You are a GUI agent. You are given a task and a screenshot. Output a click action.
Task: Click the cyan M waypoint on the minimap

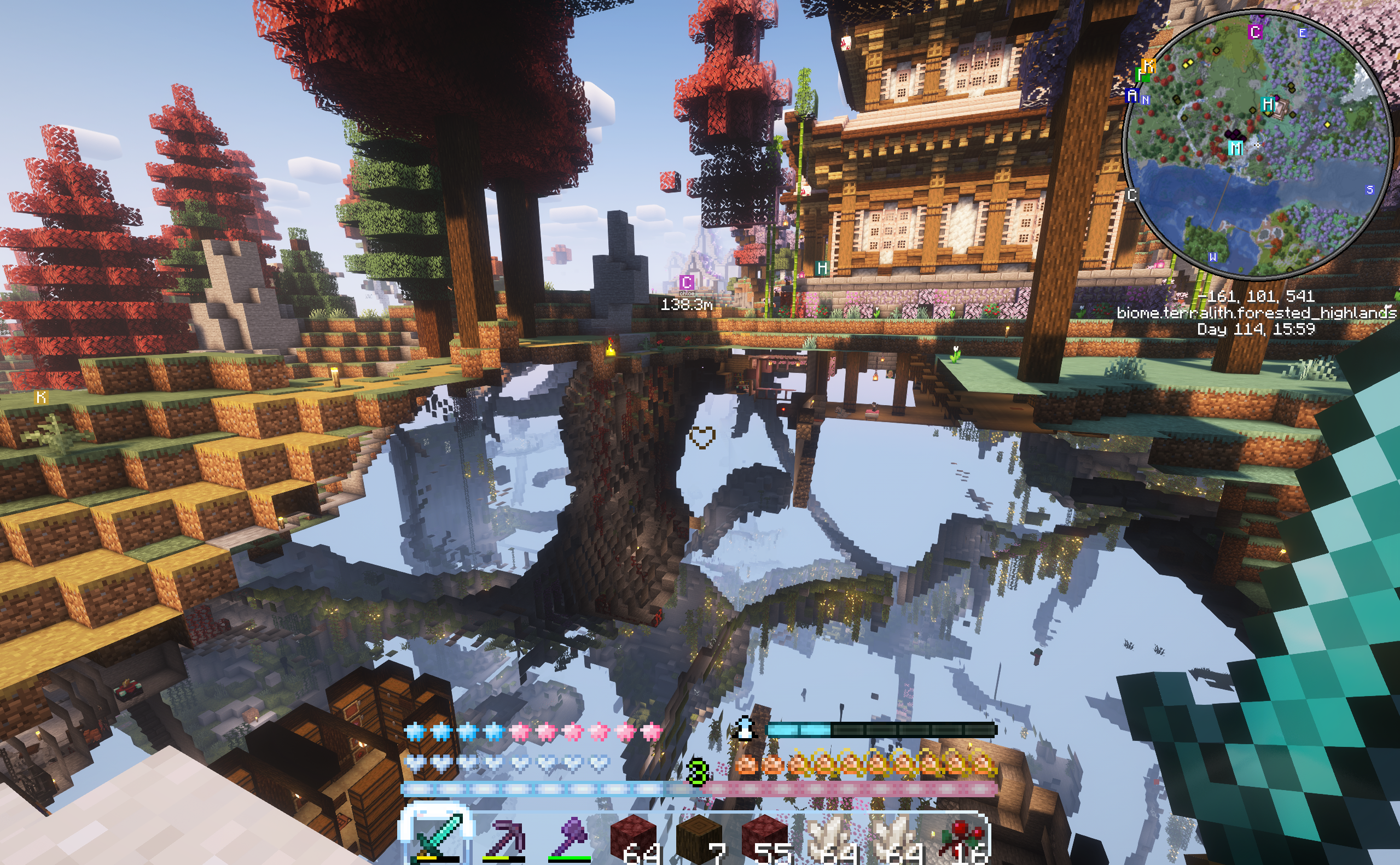coord(1235,148)
